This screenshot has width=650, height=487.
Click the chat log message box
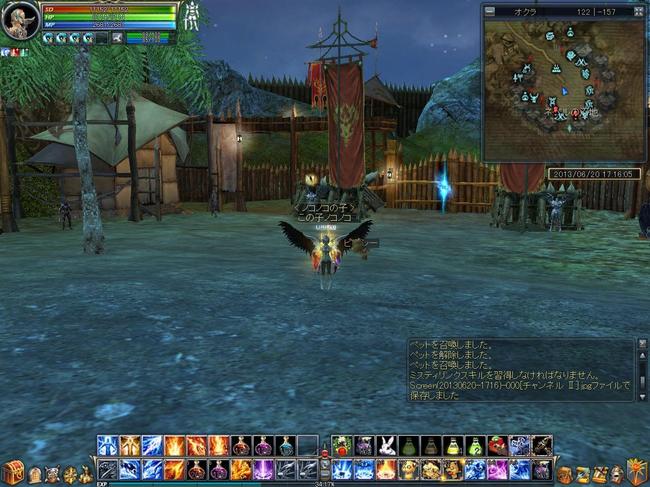click(x=520, y=370)
